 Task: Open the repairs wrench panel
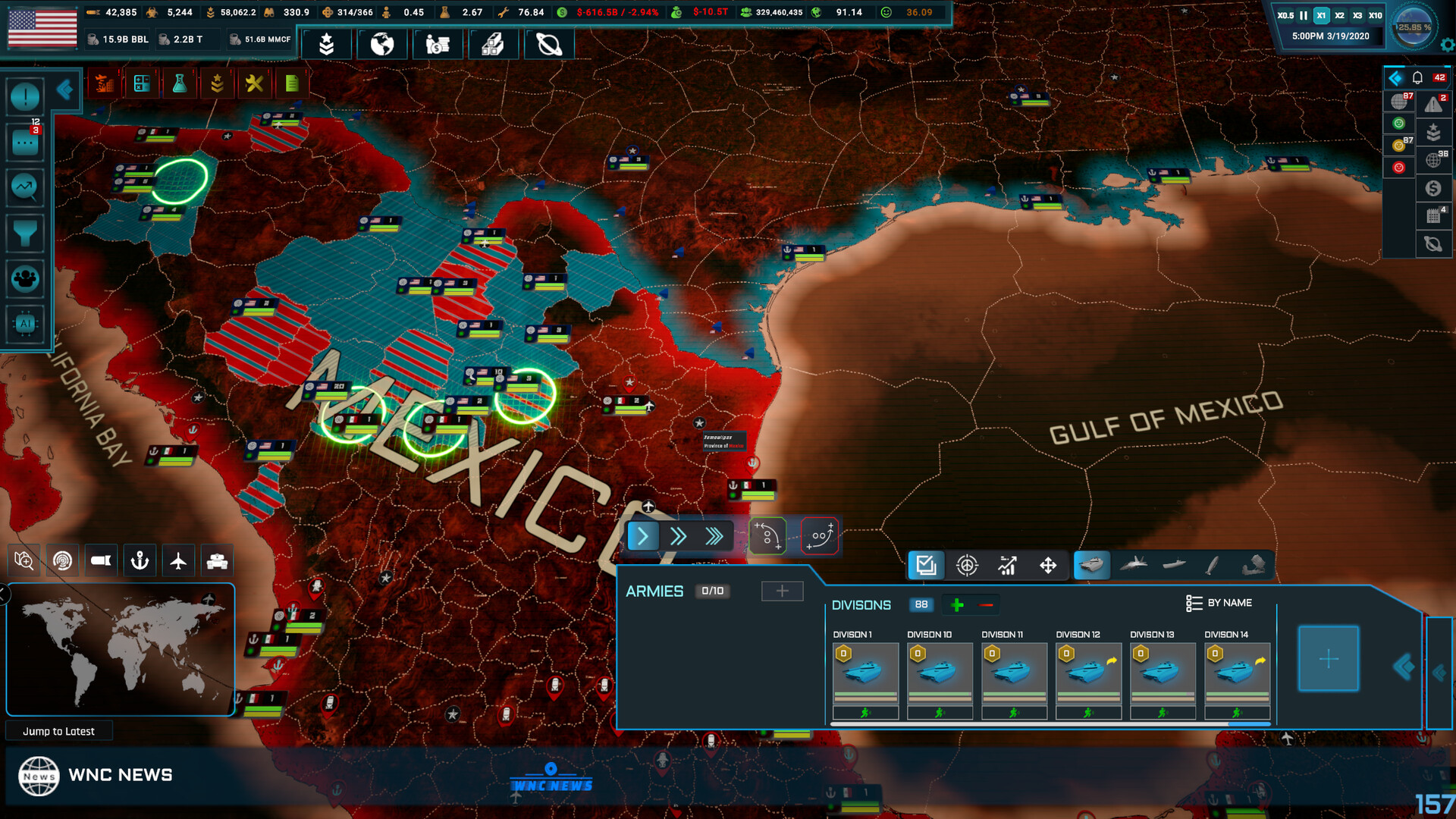click(255, 83)
